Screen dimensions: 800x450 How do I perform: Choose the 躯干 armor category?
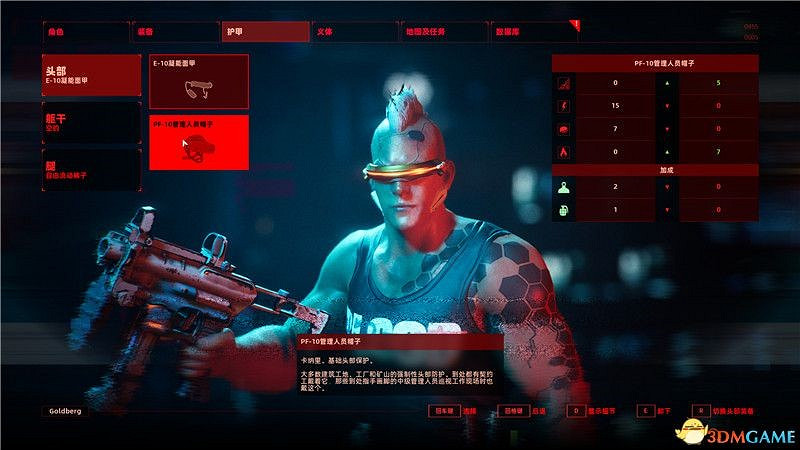pos(91,122)
